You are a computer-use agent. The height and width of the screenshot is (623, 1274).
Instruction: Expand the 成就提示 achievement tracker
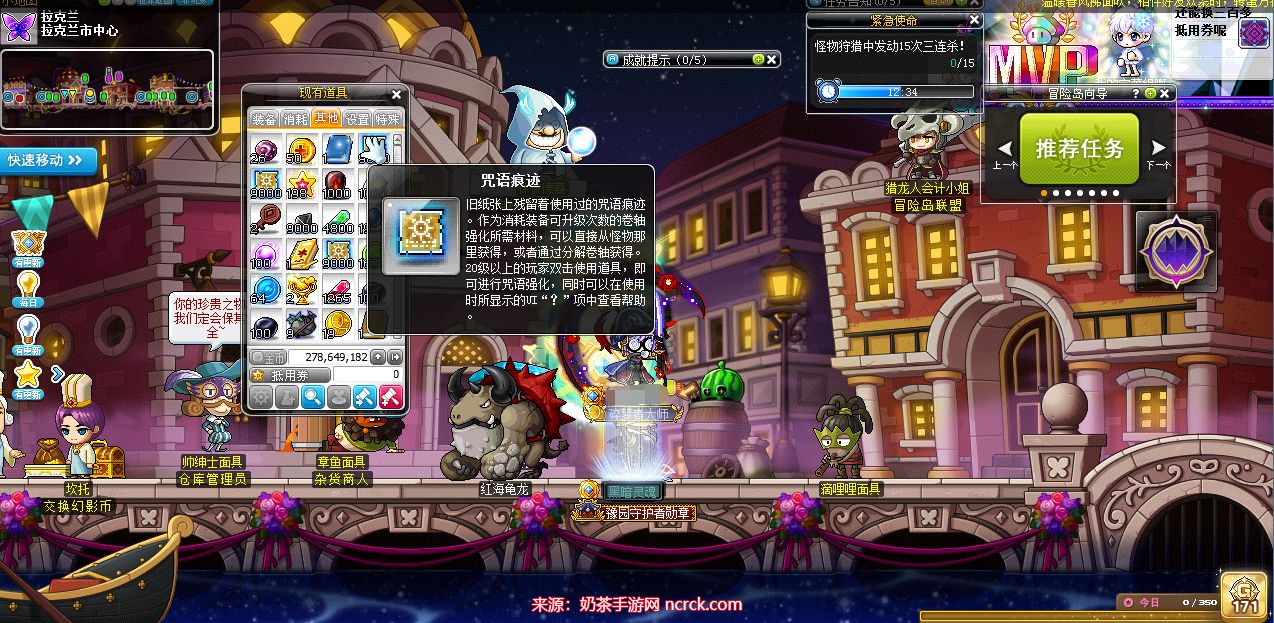[758, 60]
